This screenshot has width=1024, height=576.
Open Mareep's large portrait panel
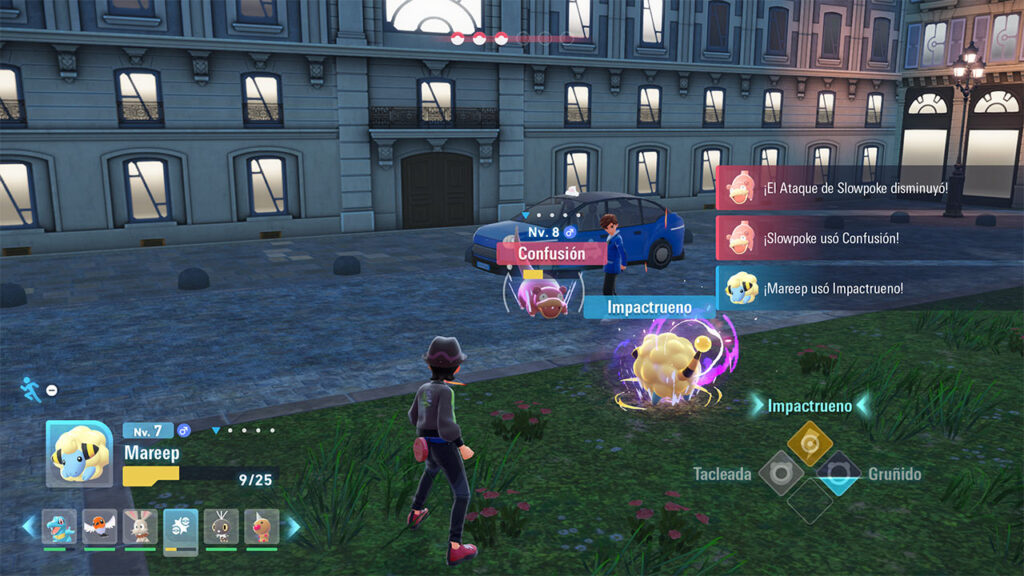point(79,454)
